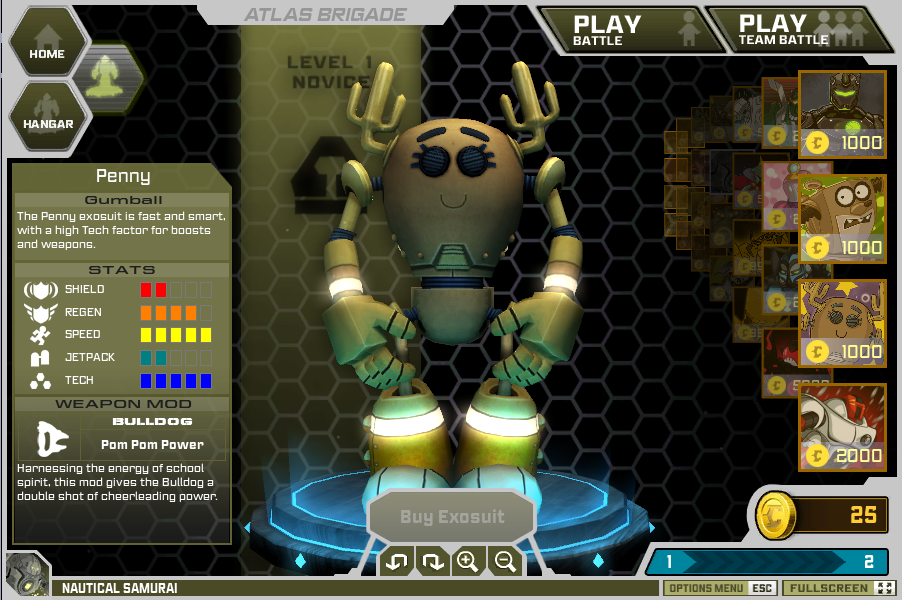Start a Play Team Battle match
The image size is (902, 600).
799,30
